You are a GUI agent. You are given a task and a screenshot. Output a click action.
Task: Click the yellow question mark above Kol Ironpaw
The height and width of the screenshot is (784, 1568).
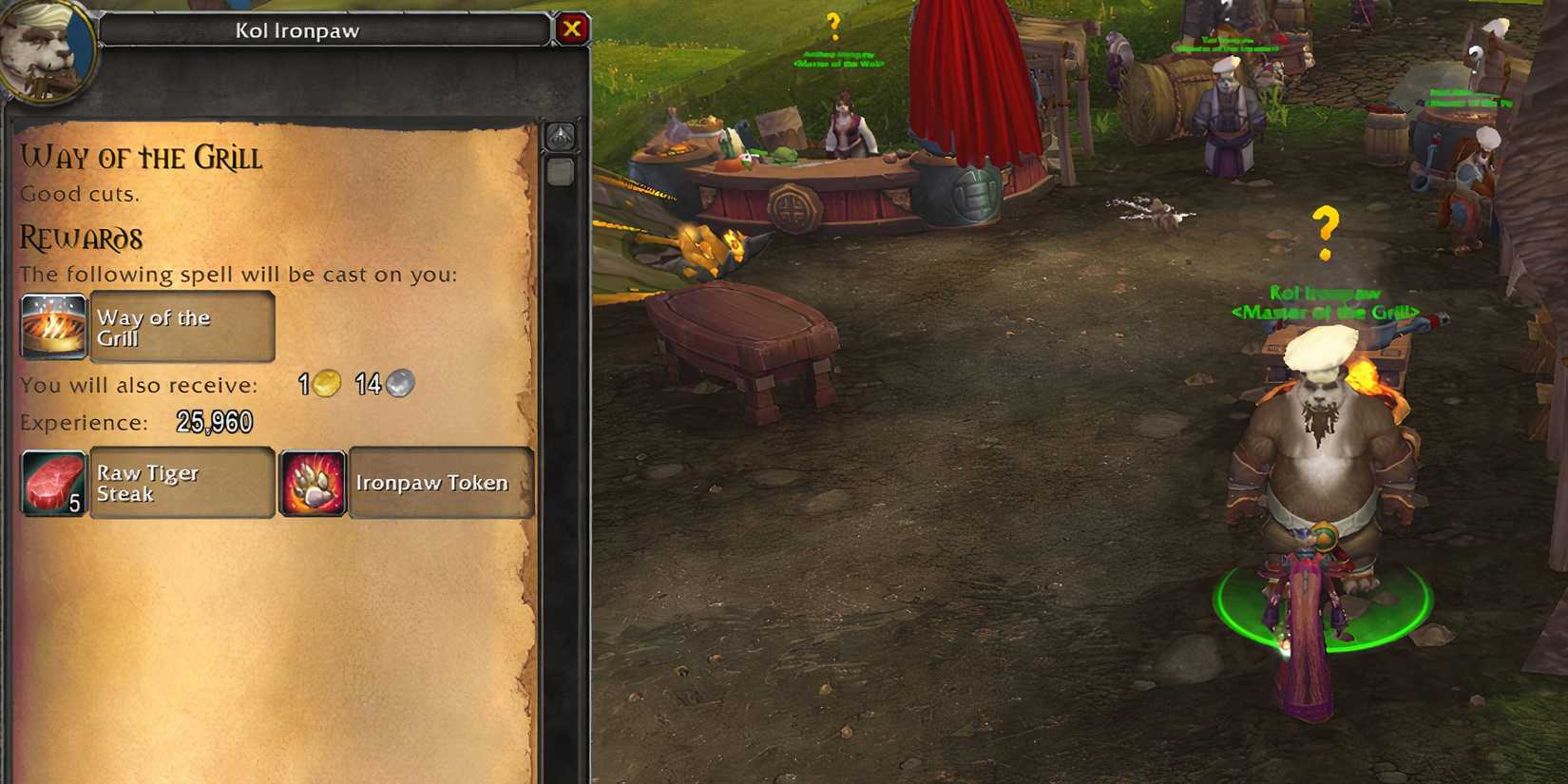1326,233
